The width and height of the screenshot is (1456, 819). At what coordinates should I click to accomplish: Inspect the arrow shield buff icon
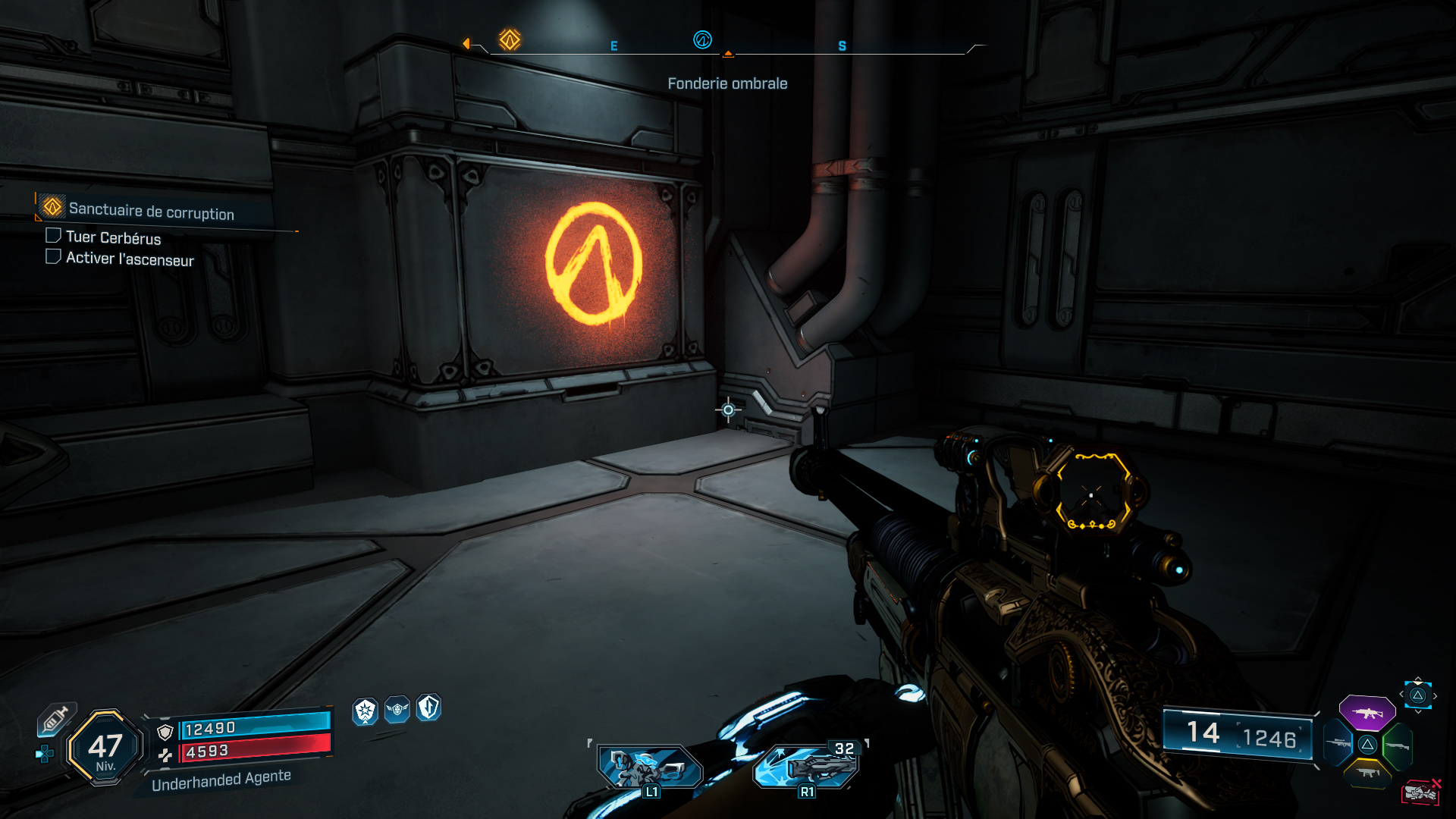coord(428,708)
